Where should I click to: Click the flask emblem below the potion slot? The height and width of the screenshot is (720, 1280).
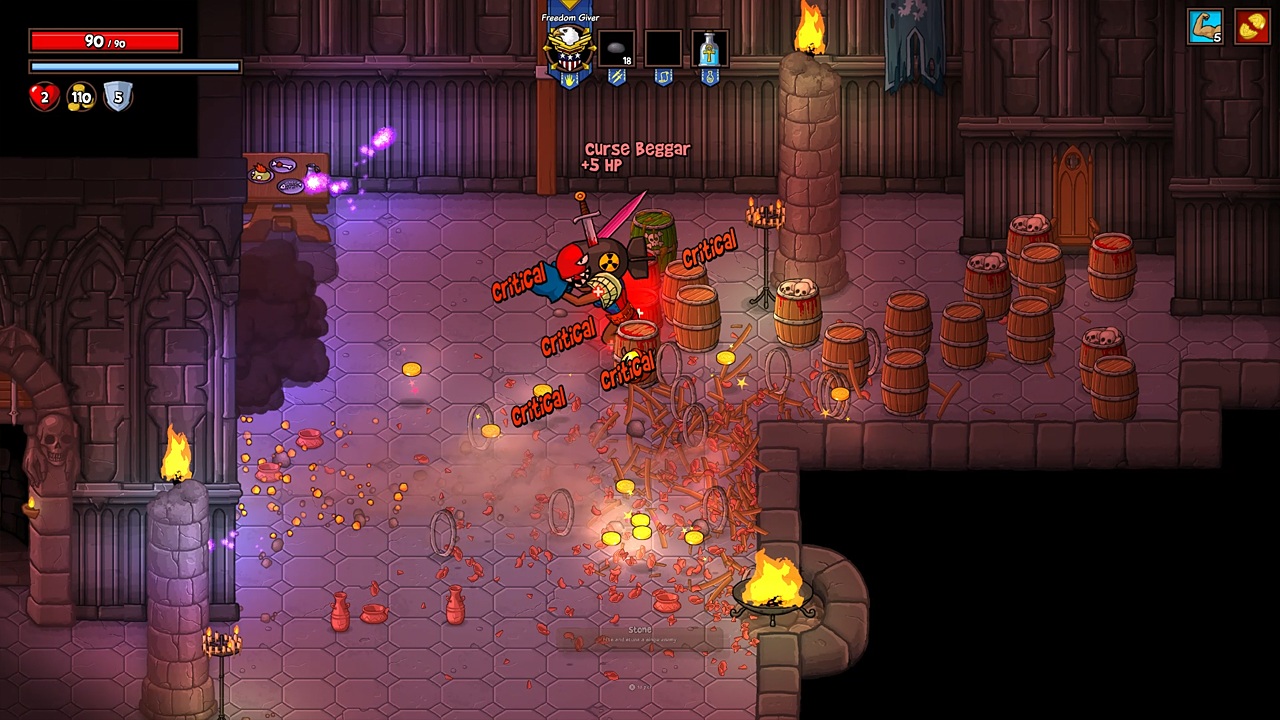point(710,78)
